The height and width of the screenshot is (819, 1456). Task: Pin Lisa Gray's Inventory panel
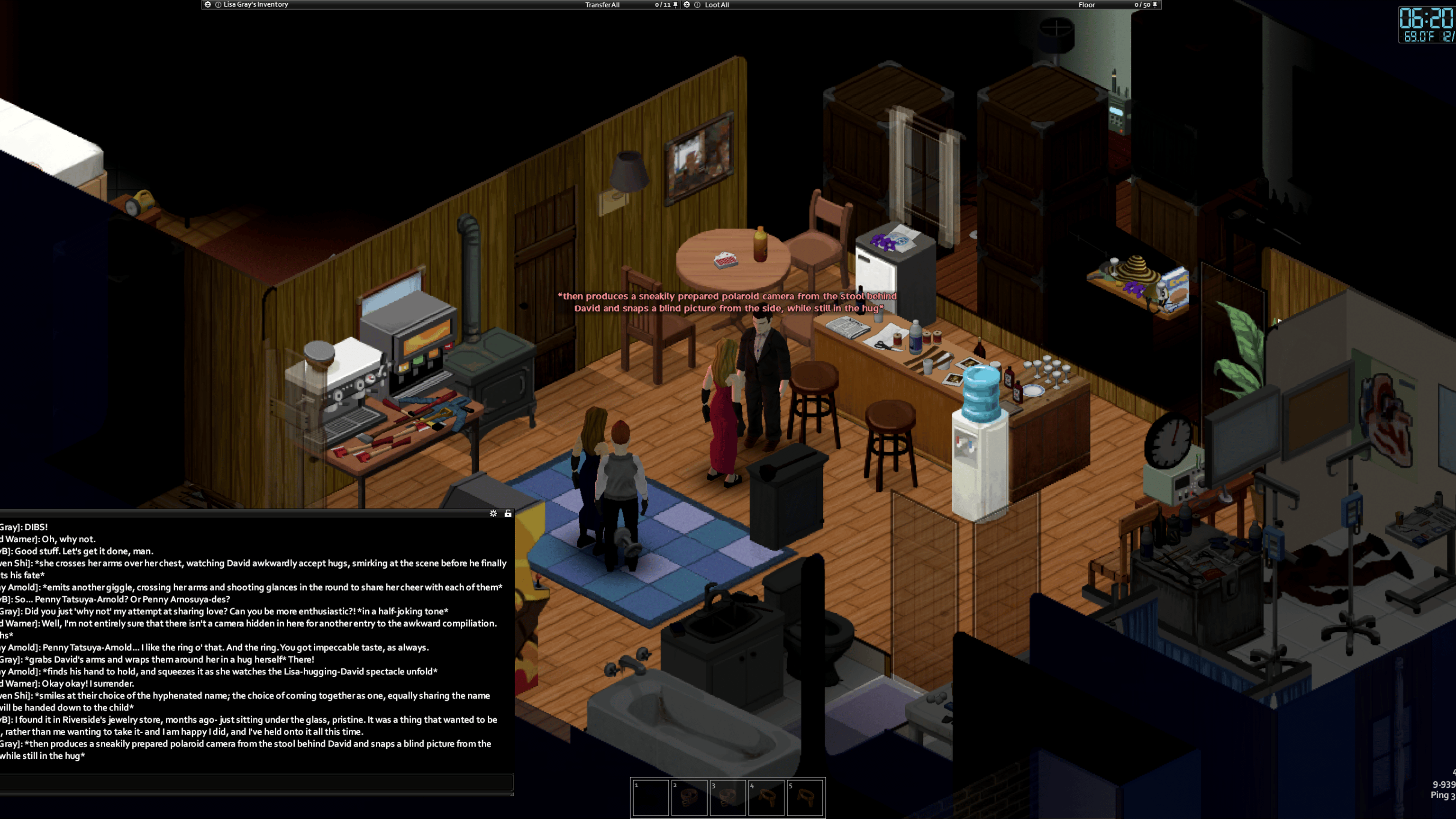click(675, 5)
